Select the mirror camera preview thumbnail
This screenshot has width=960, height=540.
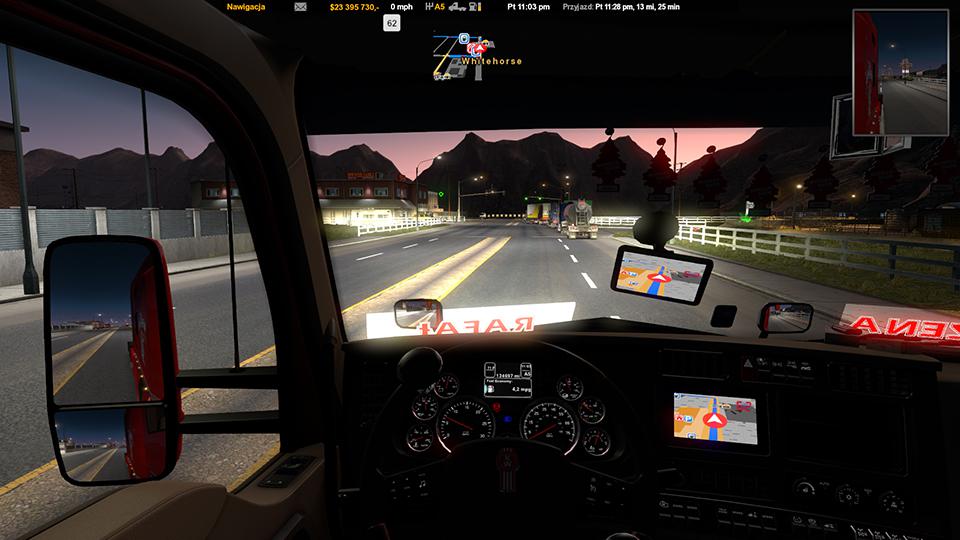click(x=901, y=72)
